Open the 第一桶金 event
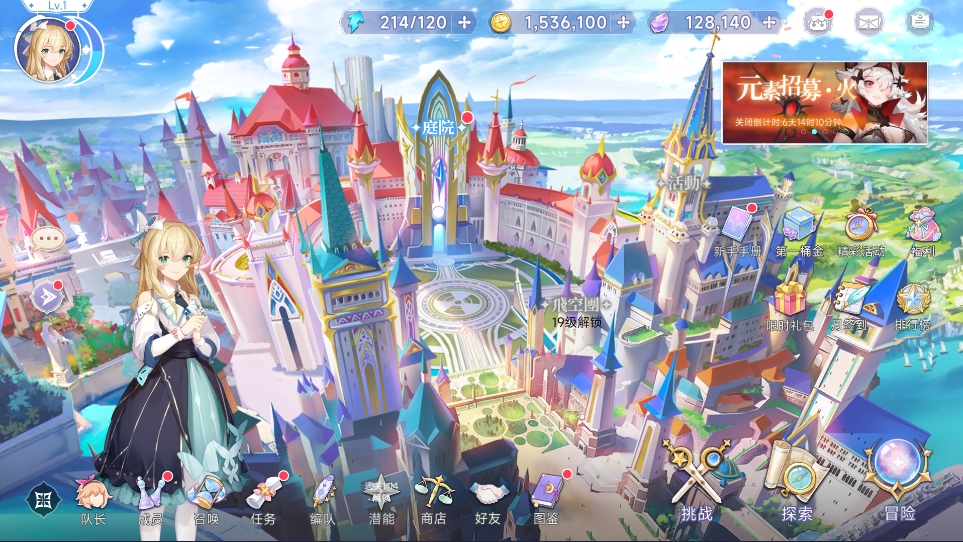Viewport: 963px width, 542px height. point(799,230)
